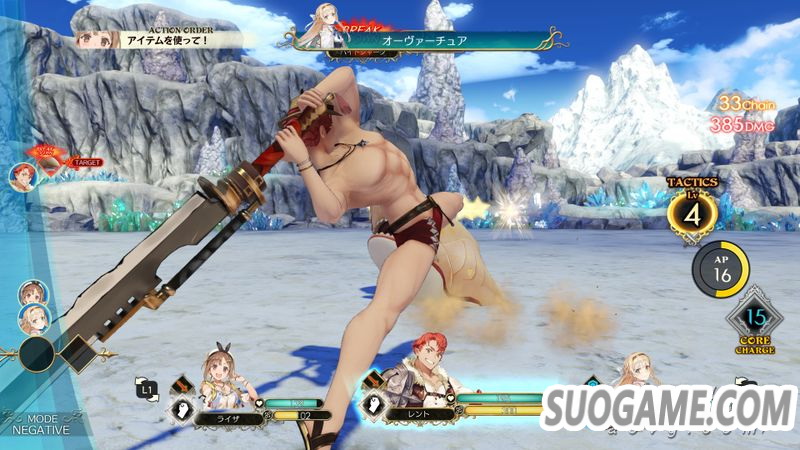This screenshot has height=450, width=800.
Task: Click Ryza's orange arrow command icon
Action: (x=181, y=384)
